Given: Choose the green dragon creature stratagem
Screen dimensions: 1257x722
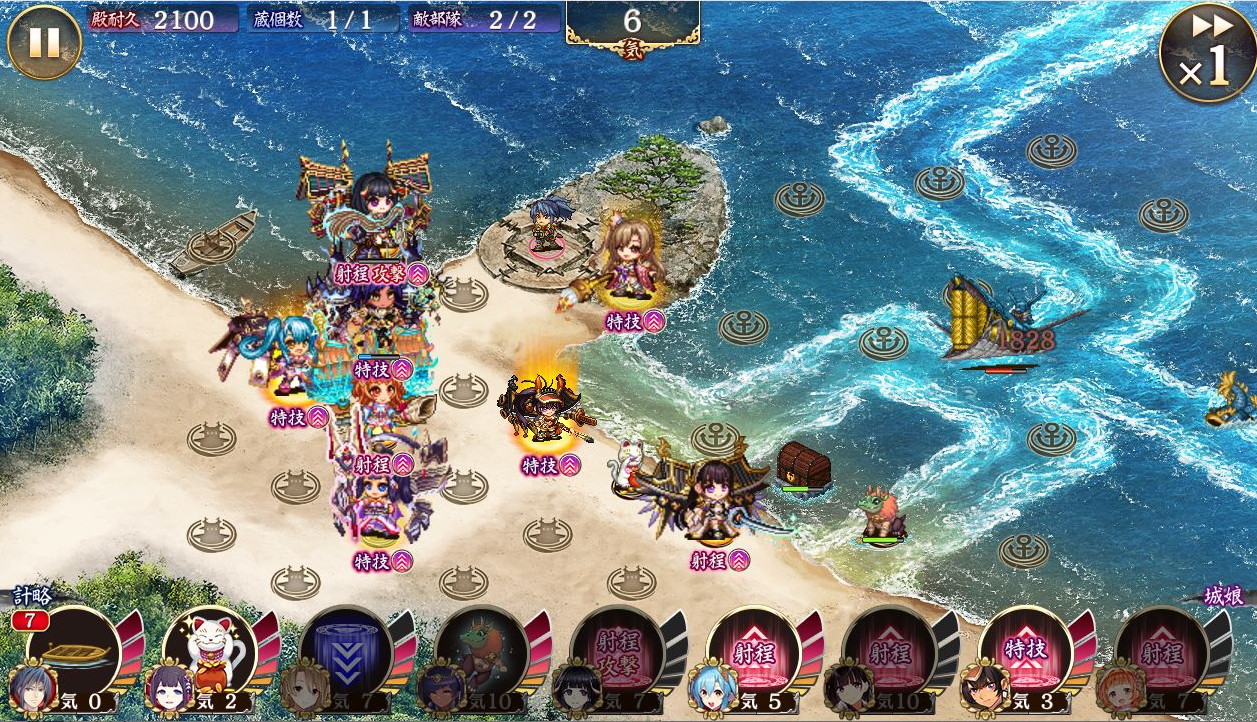Looking at the screenshot, I should coord(482,652).
